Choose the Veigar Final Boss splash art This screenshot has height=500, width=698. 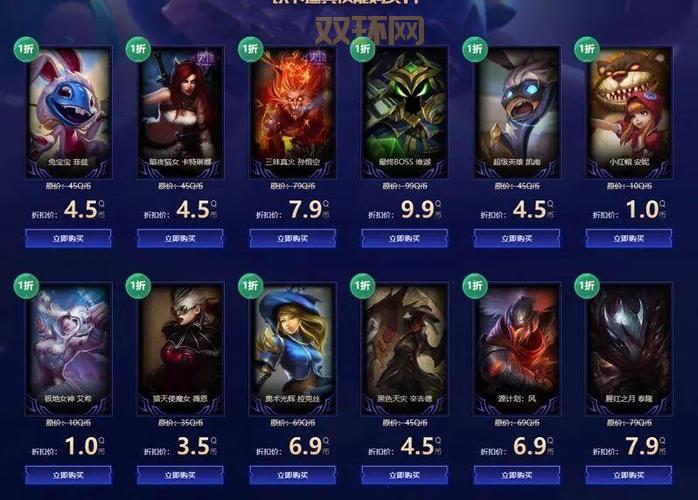pos(404,104)
